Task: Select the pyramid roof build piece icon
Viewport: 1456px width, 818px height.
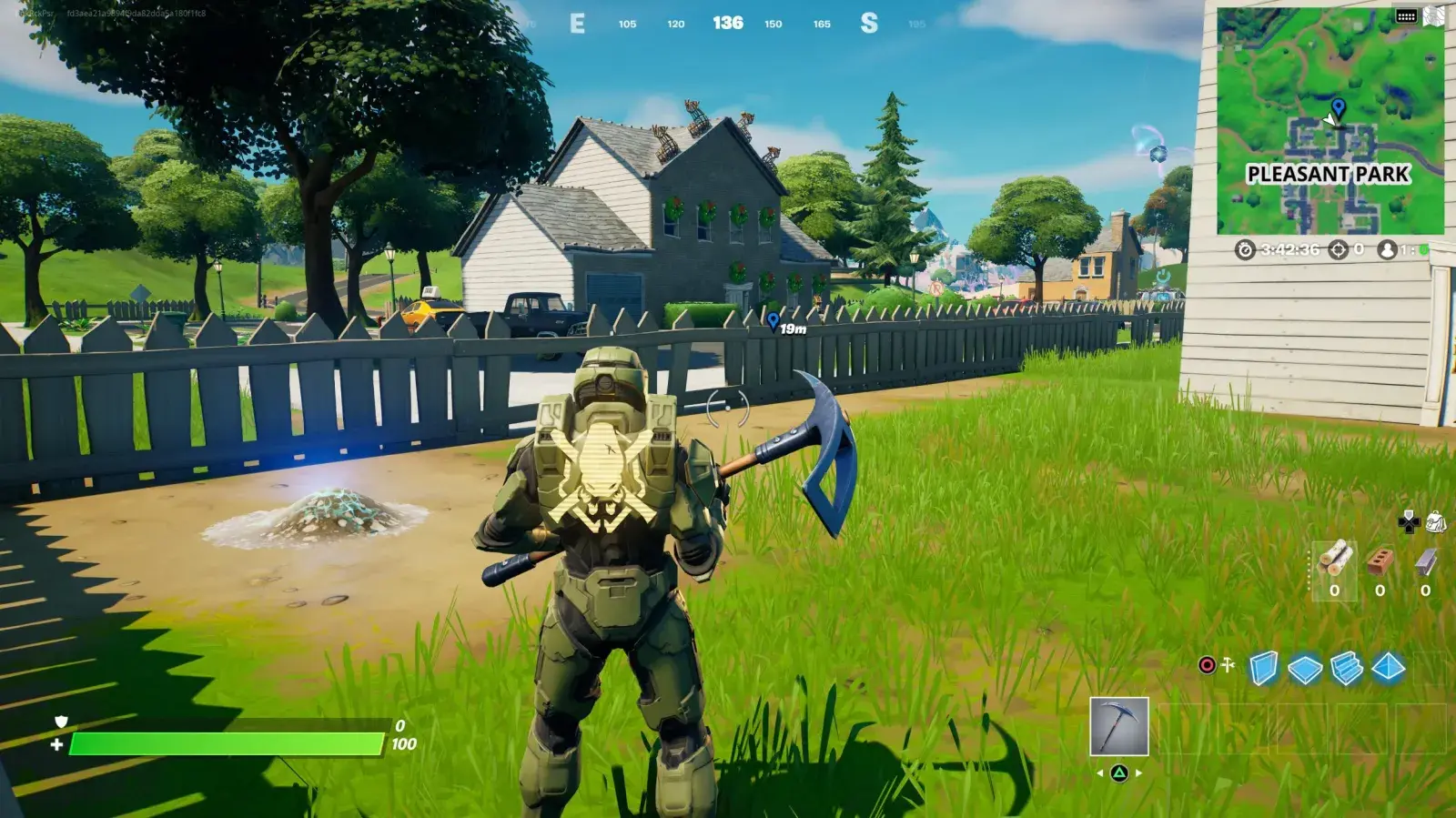Action: pos(1387,667)
